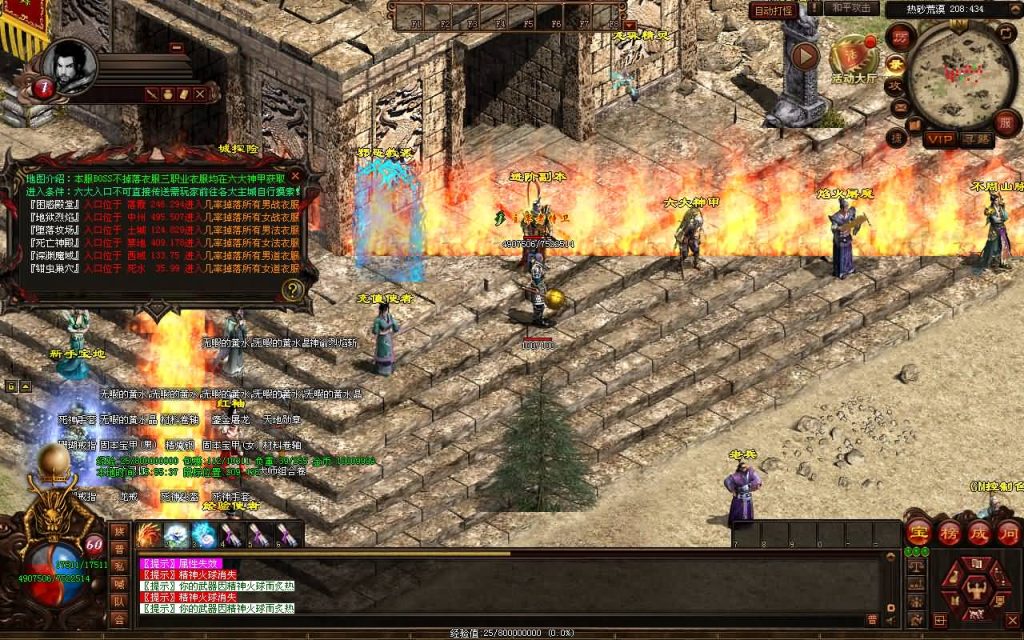The width and height of the screenshot is (1024, 640).
Task: Open the question mark help button
Action: point(292,290)
